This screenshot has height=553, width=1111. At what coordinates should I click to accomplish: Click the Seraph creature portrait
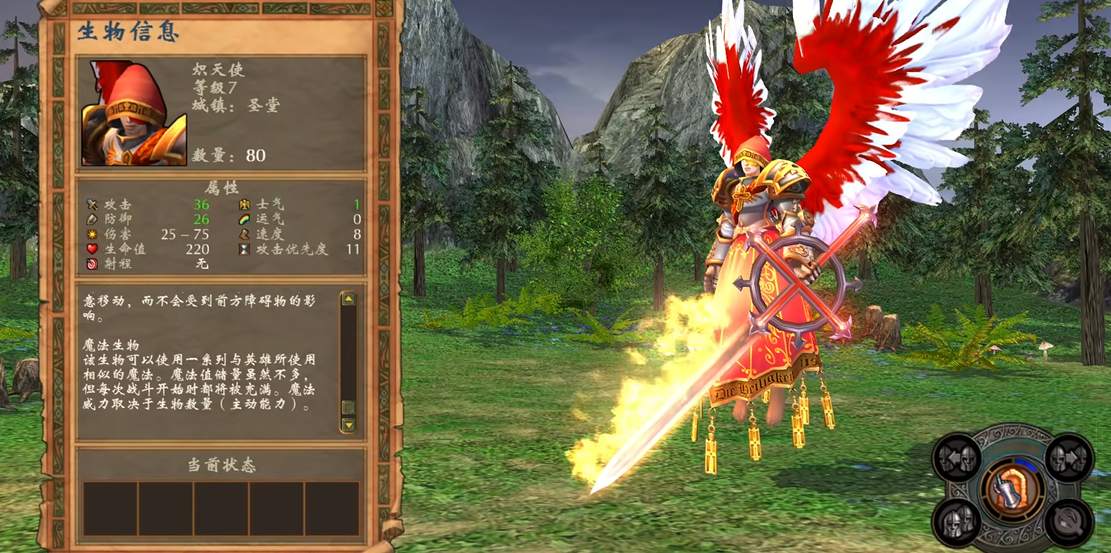point(133,113)
